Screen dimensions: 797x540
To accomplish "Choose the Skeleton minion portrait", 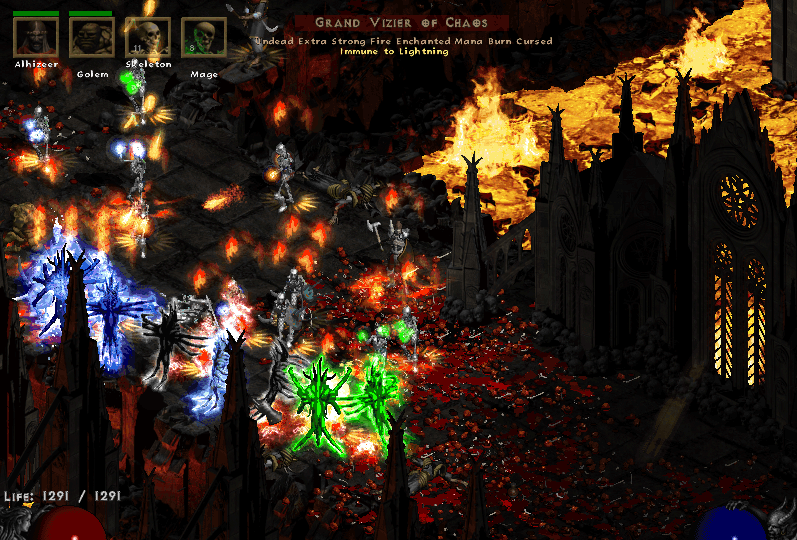I will (147, 37).
